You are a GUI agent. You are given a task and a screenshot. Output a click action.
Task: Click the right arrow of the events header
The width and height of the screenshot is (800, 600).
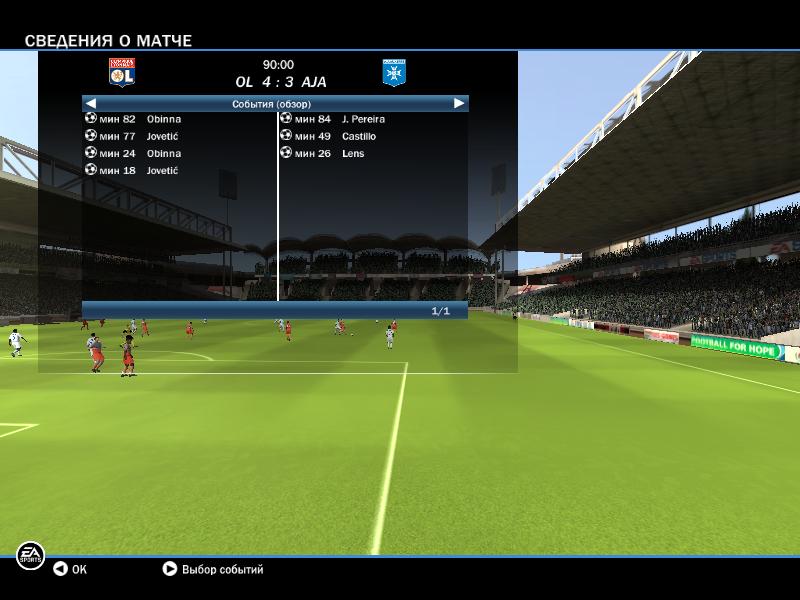[459, 103]
